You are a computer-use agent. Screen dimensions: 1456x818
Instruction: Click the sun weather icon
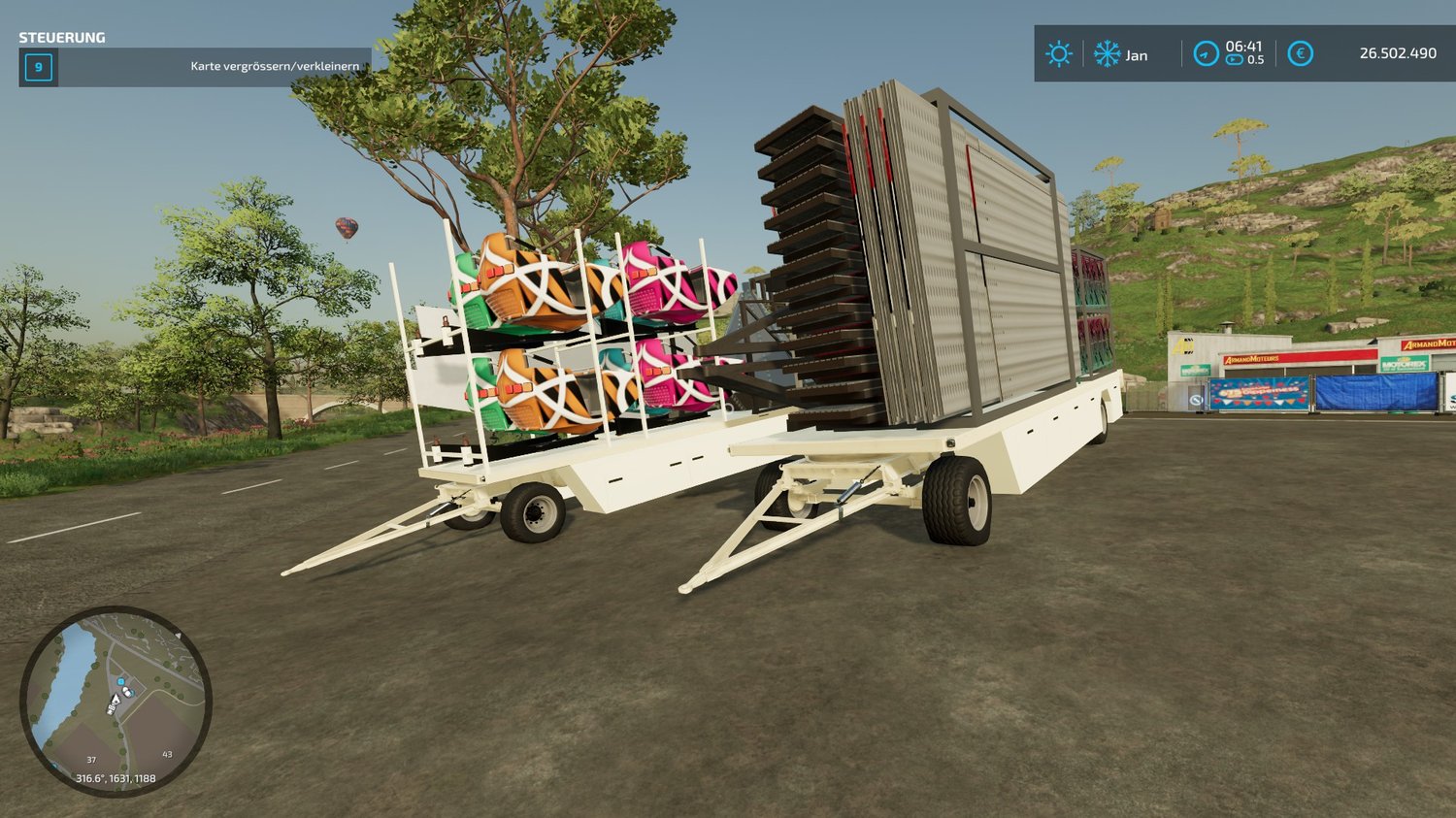tap(1058, 54)
